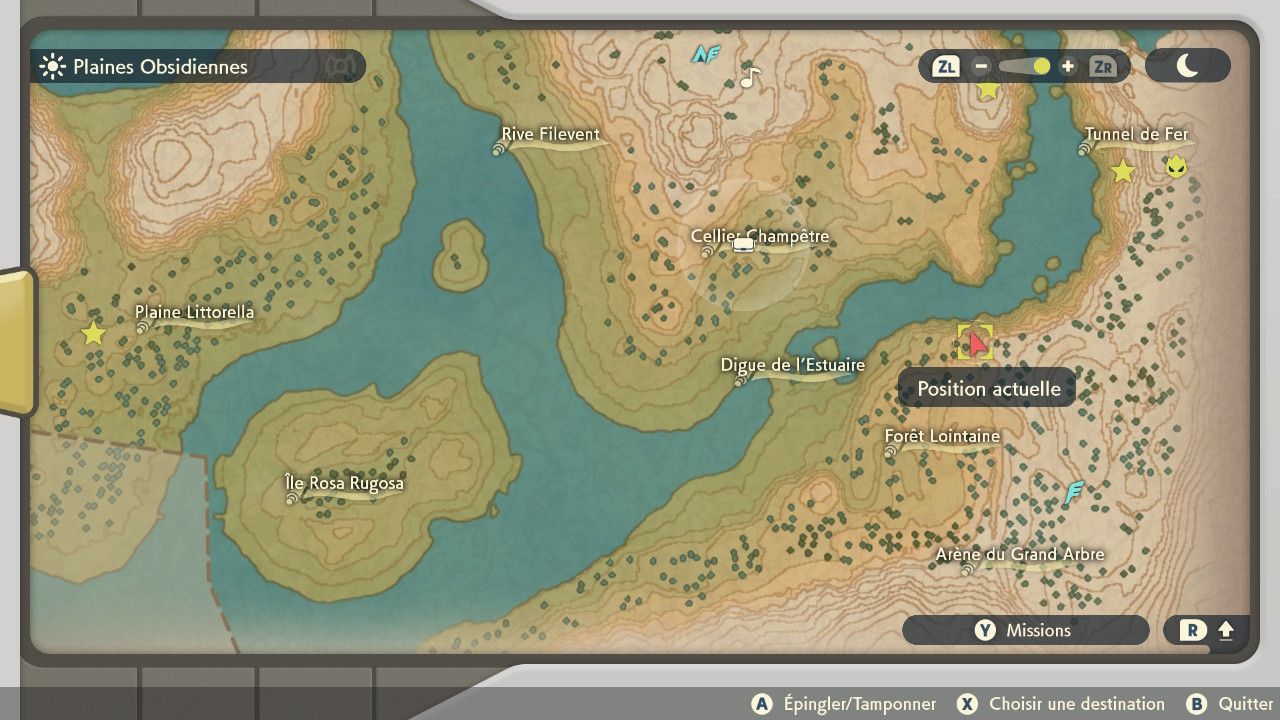Select the yellow face marker near Tunnel de Fer
This screenshot has height=720, width=1280.
point(1176,167)
